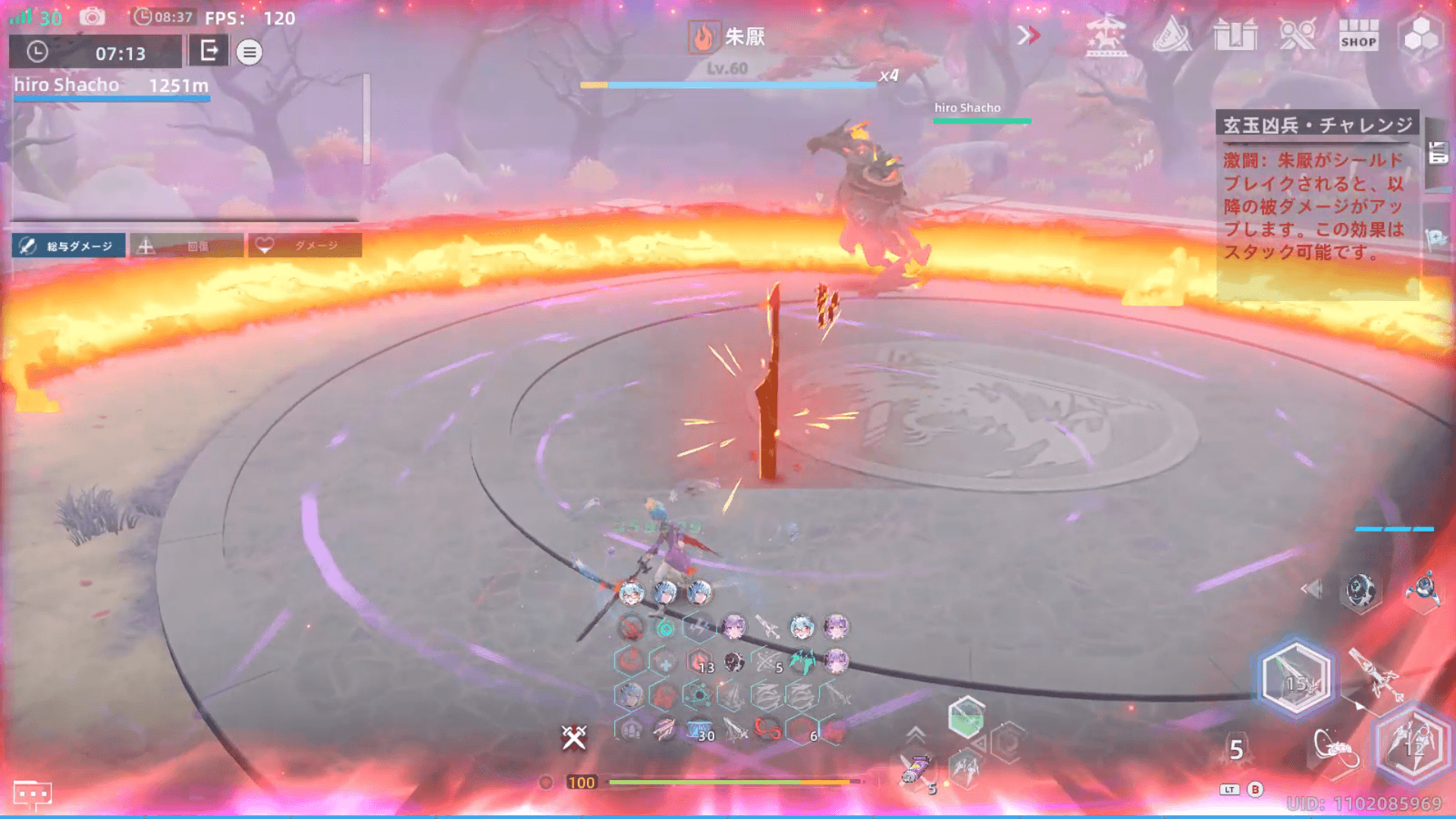Open the SHOP from the top bar
Image resolution: width=1456 pixels, height=819 pixels.
1358,36
